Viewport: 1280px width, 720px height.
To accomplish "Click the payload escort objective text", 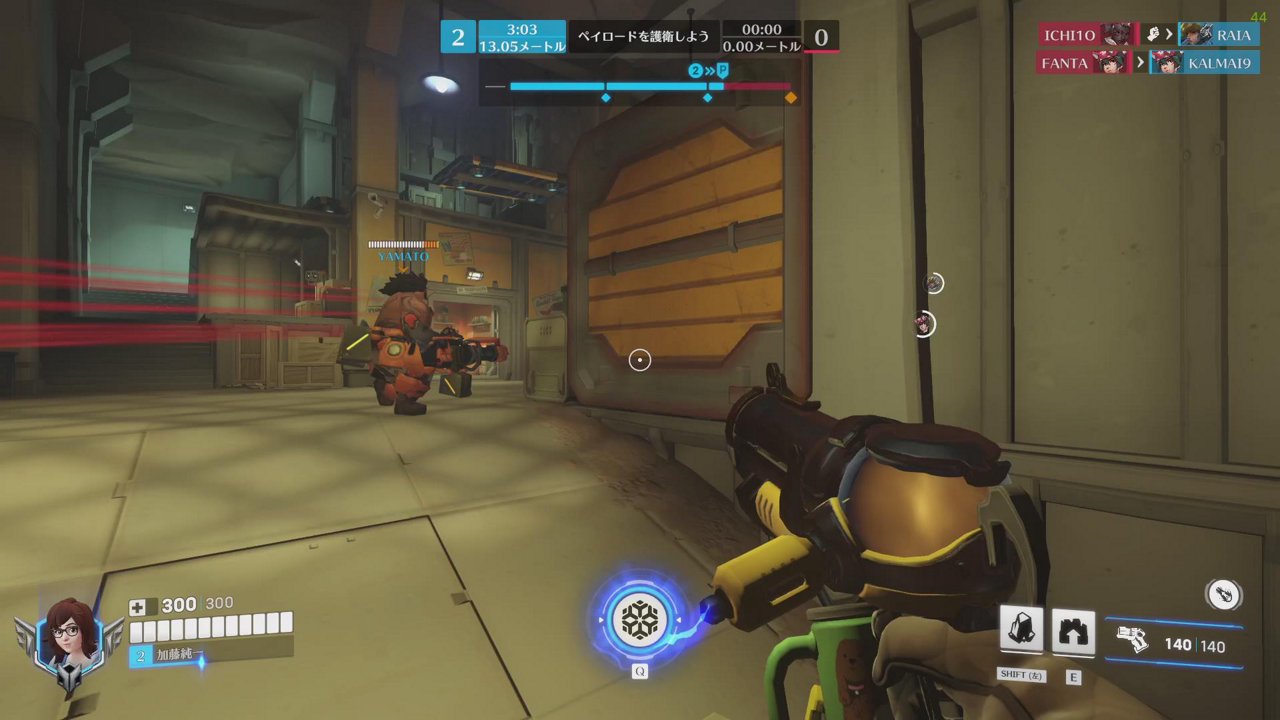I will (x=644, y=37).
